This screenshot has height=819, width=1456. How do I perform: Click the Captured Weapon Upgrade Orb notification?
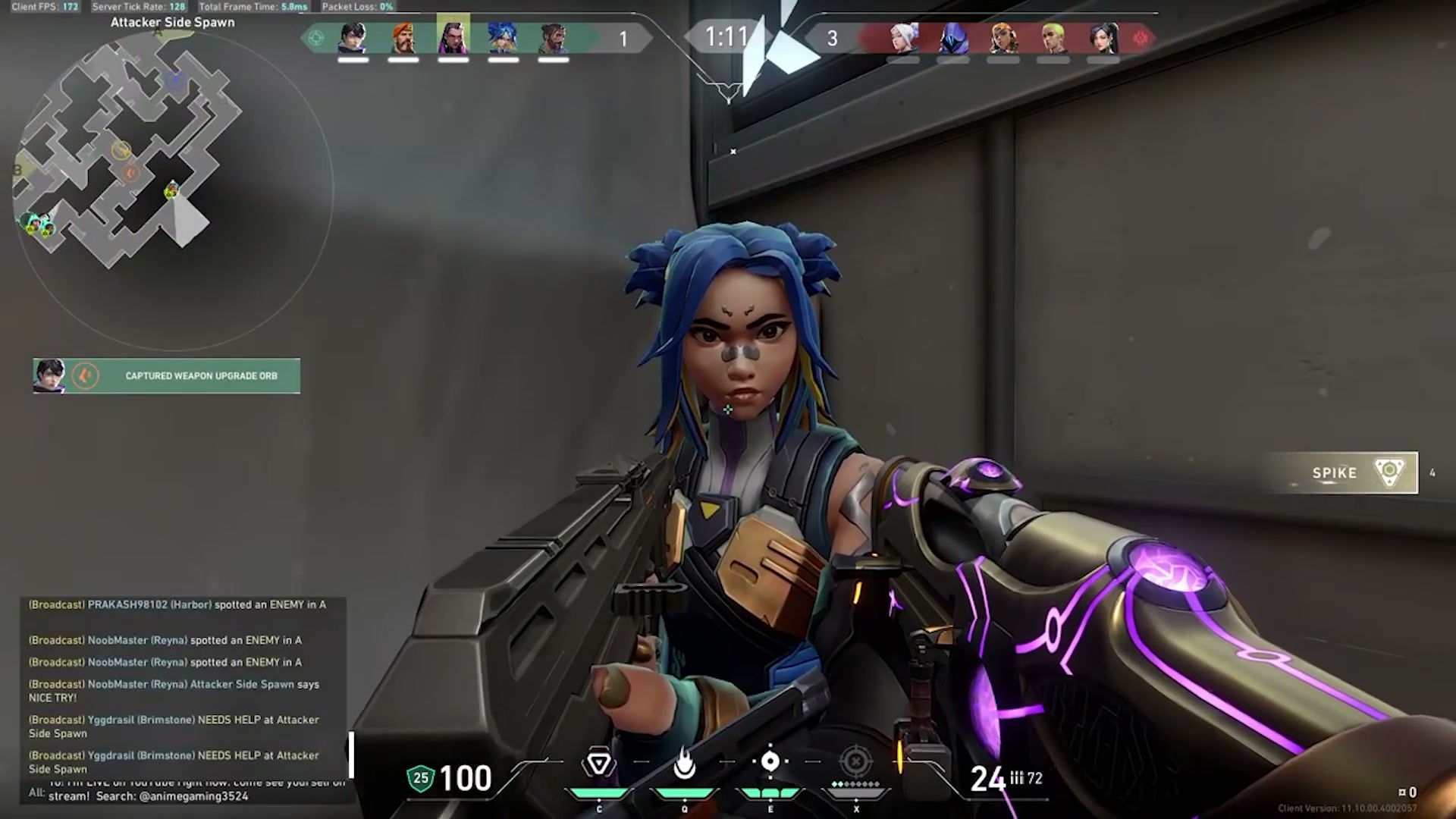(x=167, y=376)
